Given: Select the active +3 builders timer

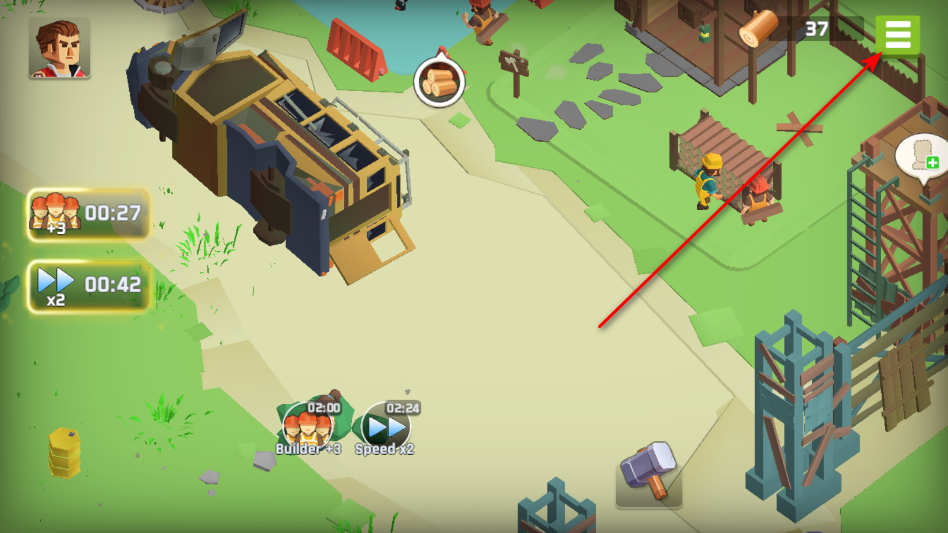Looking at the screenshot, I should point(89,214).
